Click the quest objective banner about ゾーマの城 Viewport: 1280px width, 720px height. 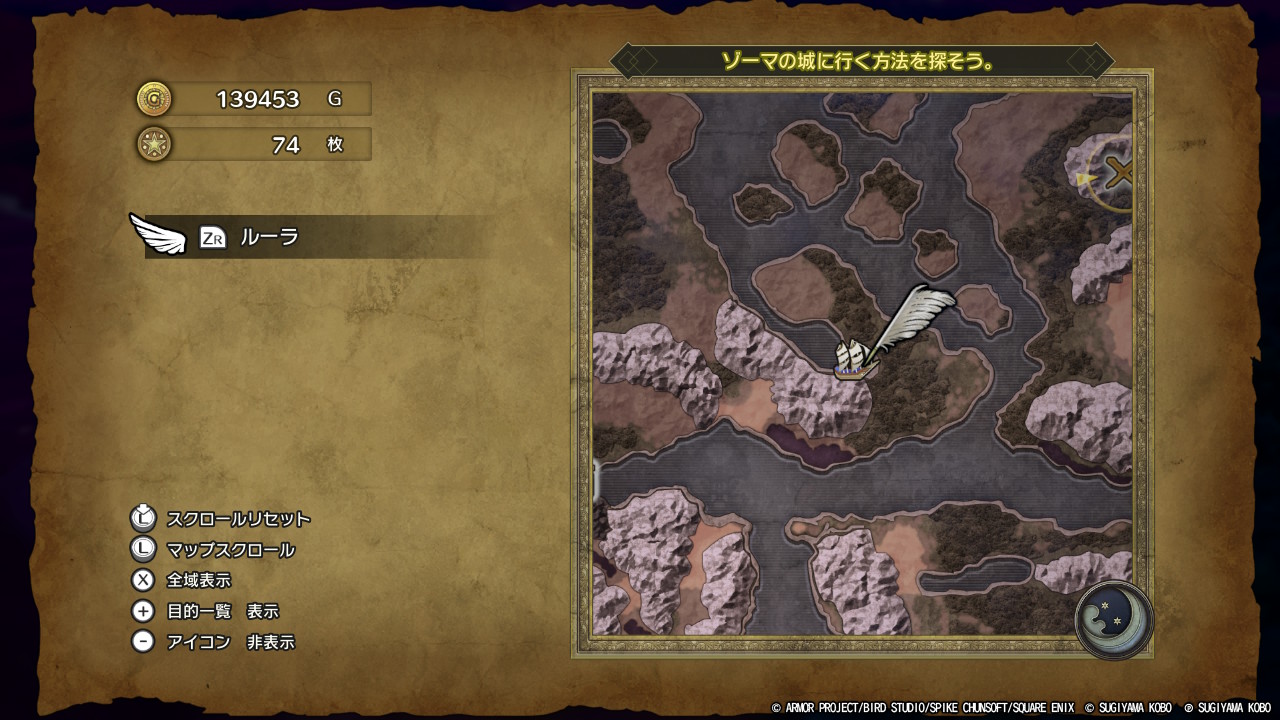[x=860, y=61]
